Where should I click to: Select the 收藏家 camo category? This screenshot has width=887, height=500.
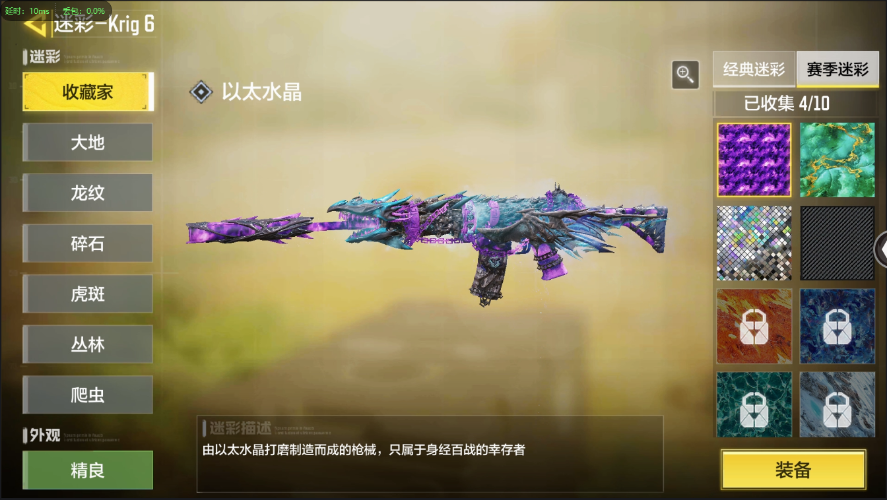point(88,92)
